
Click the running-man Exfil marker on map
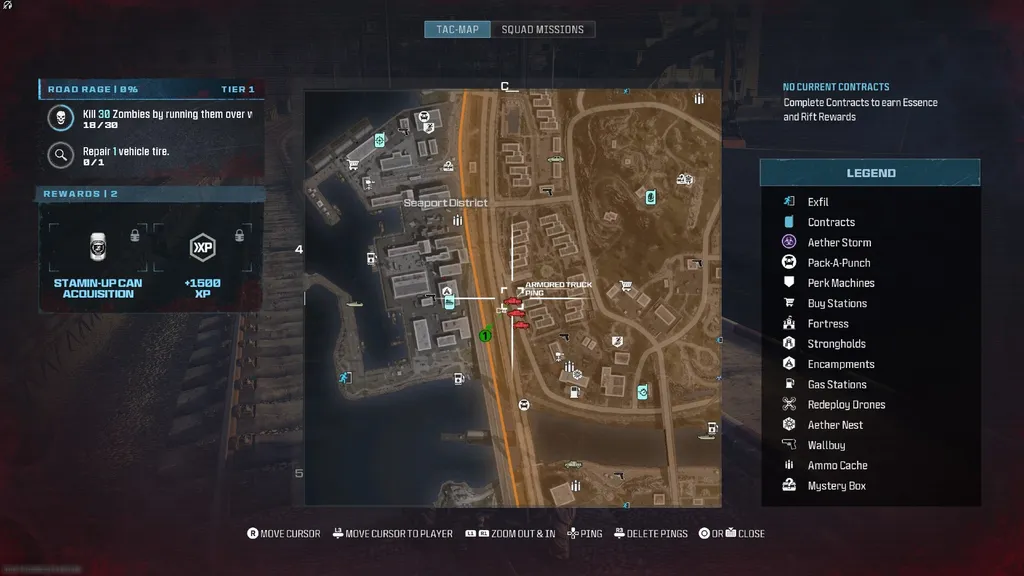[344, 377]
